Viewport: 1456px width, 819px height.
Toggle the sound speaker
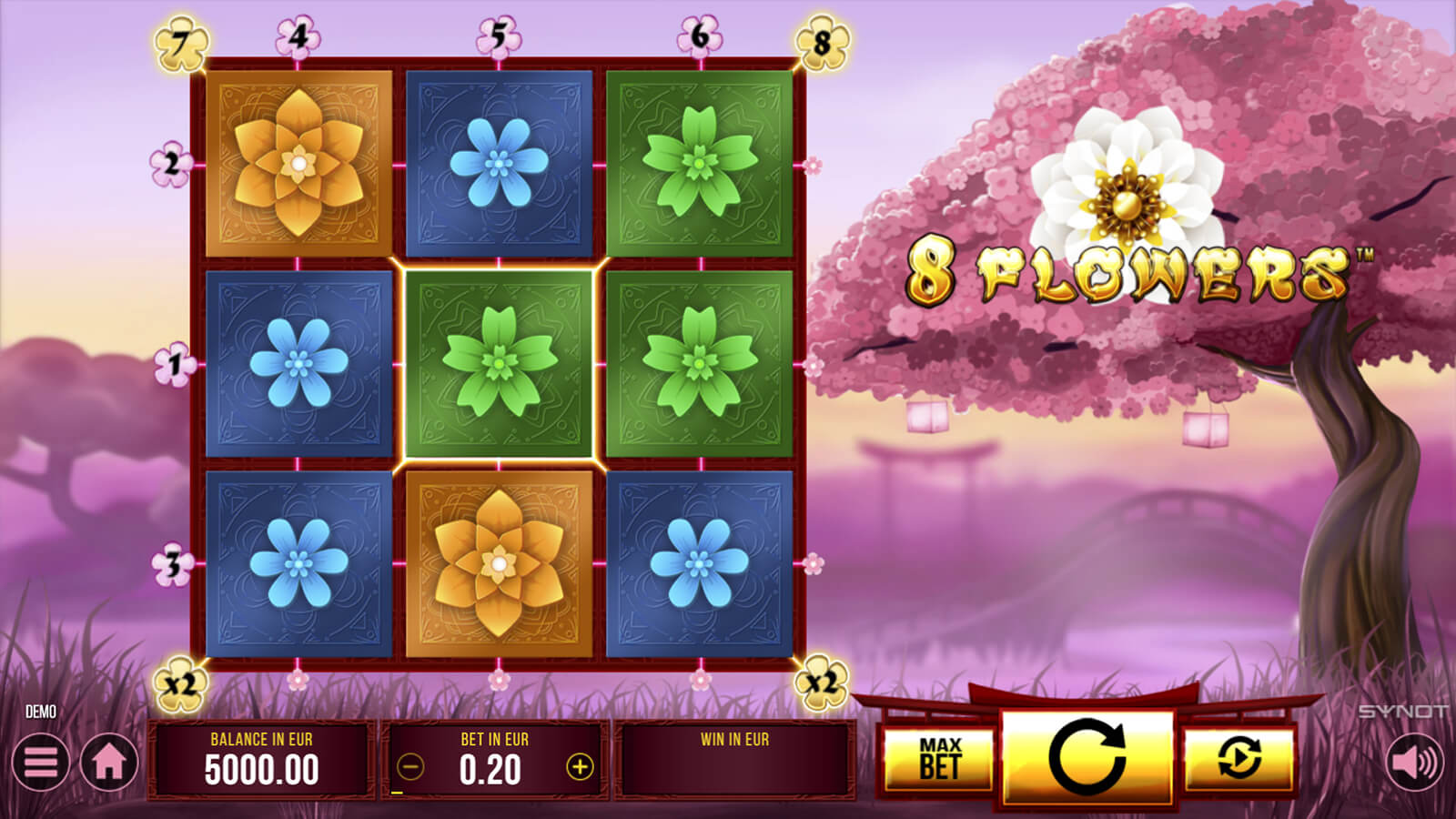[1415, 762]
